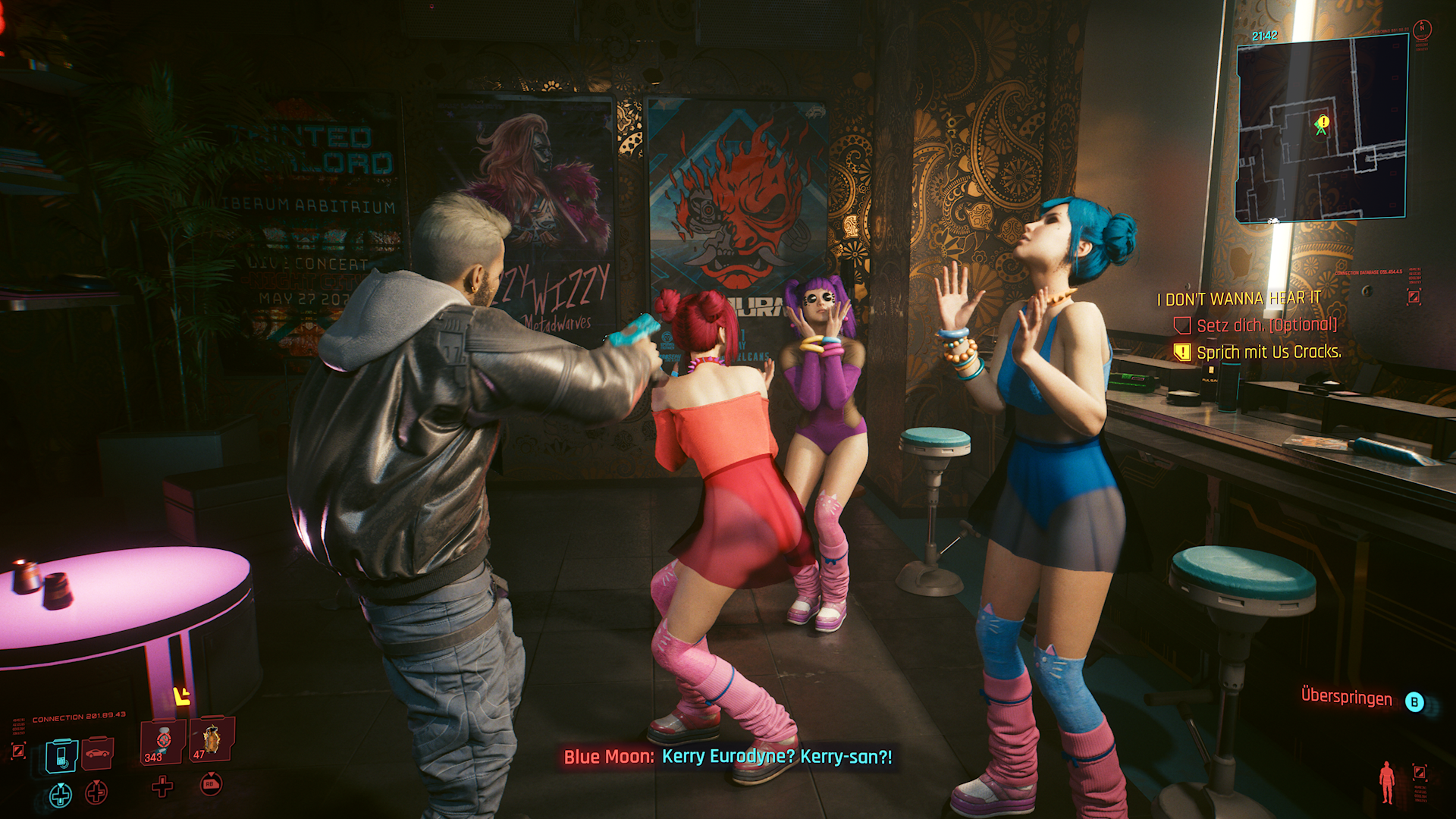The image size is (1456, 819).
Task: Click the yellow quest marker on minimap
Action: (x=1323, y=121)
